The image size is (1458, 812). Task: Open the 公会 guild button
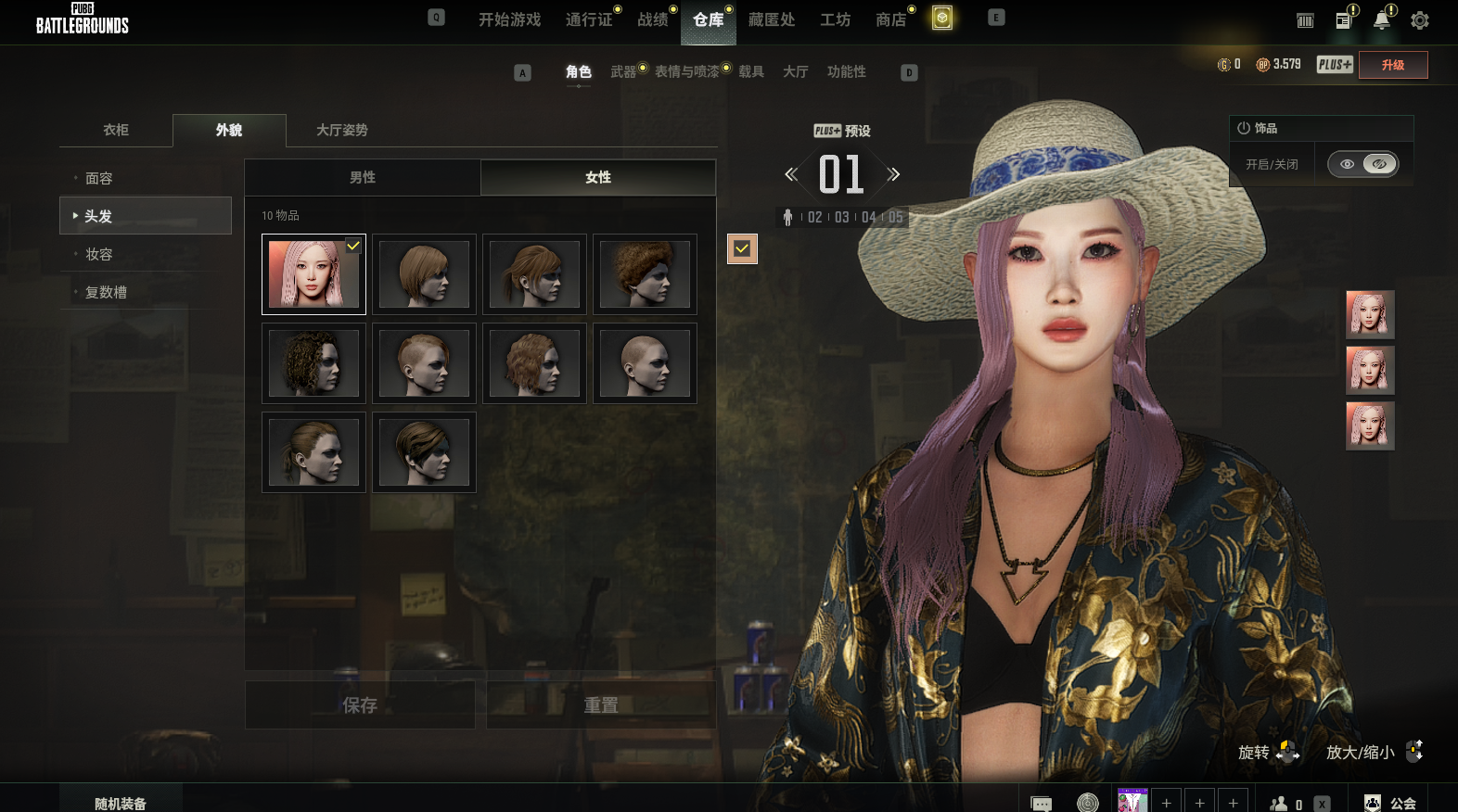[x=1391, y=803]
